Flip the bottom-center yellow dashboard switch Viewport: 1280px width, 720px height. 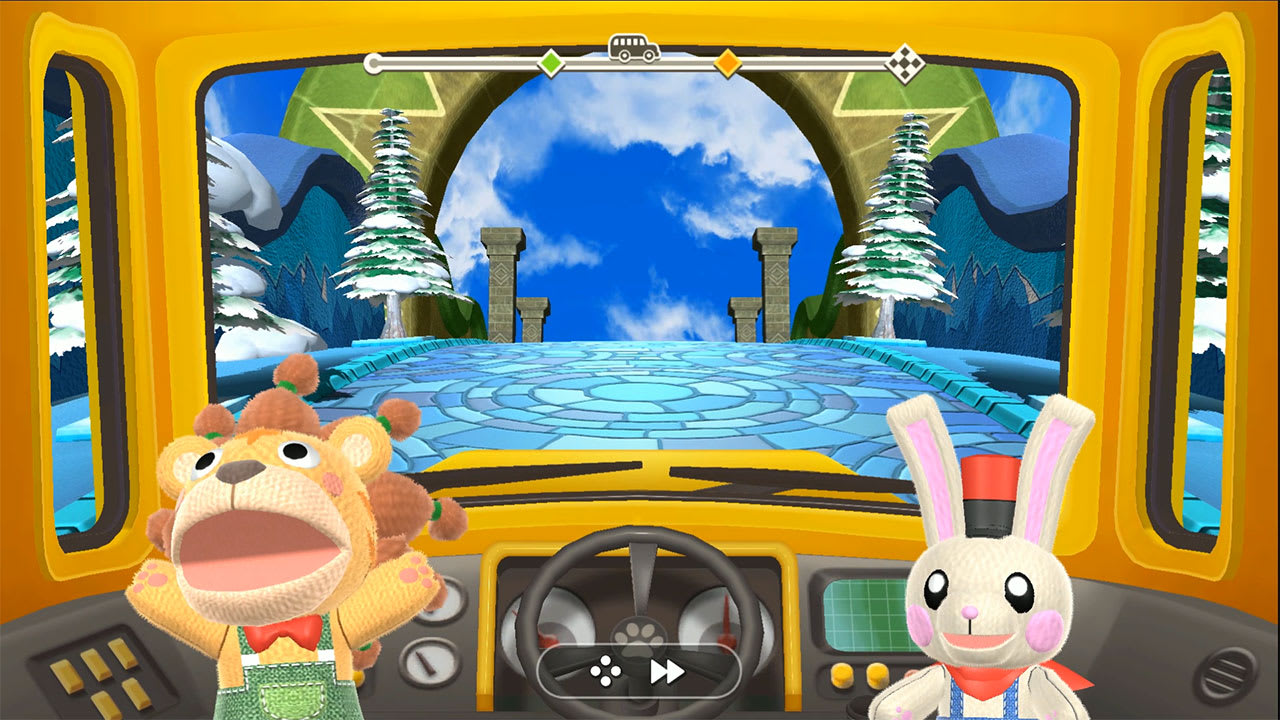click(107, 704)
